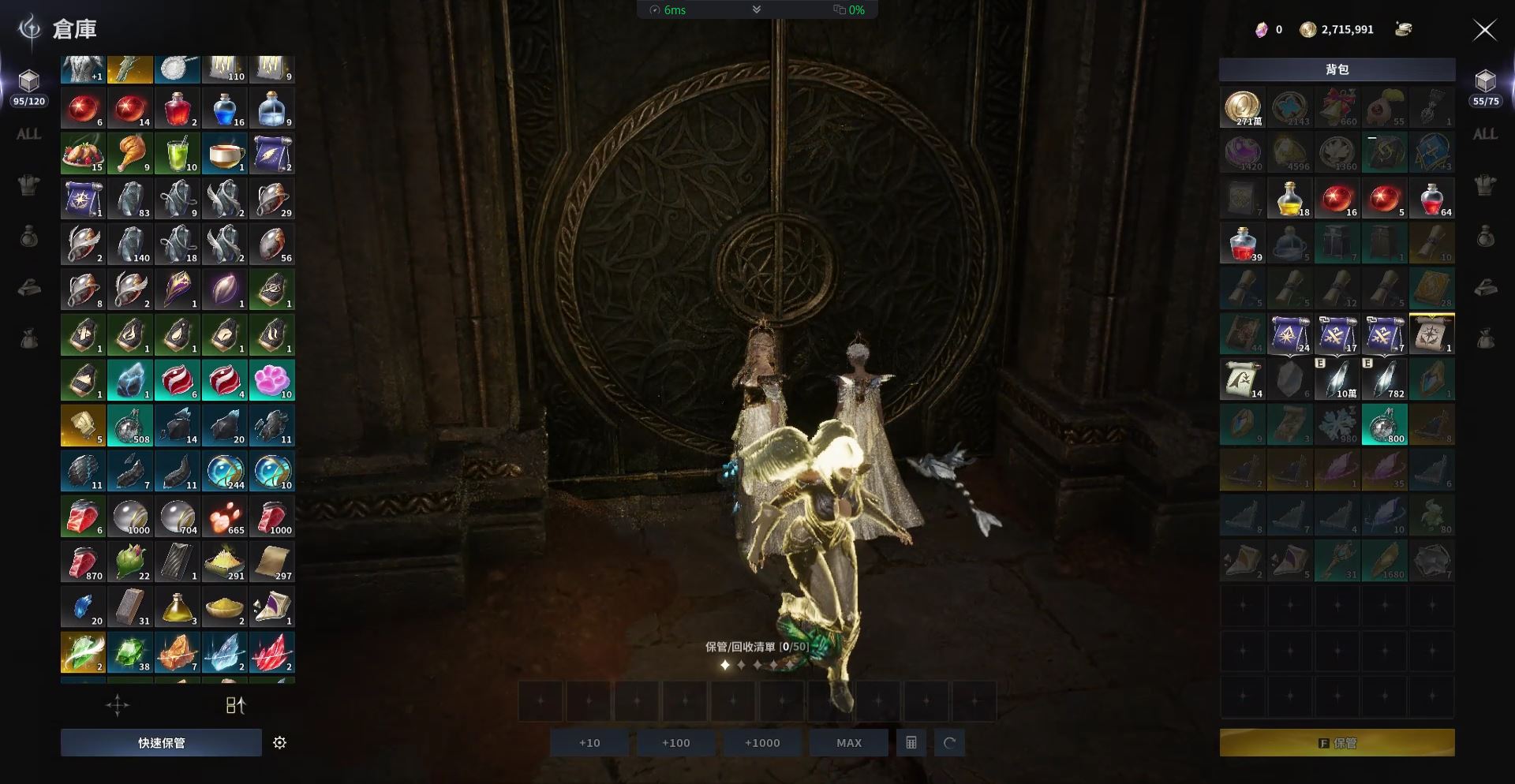Reset the storage list with refresh arrow
Image resolution: width=1515 pixels, height=784 pixels.
pos(949,742)
